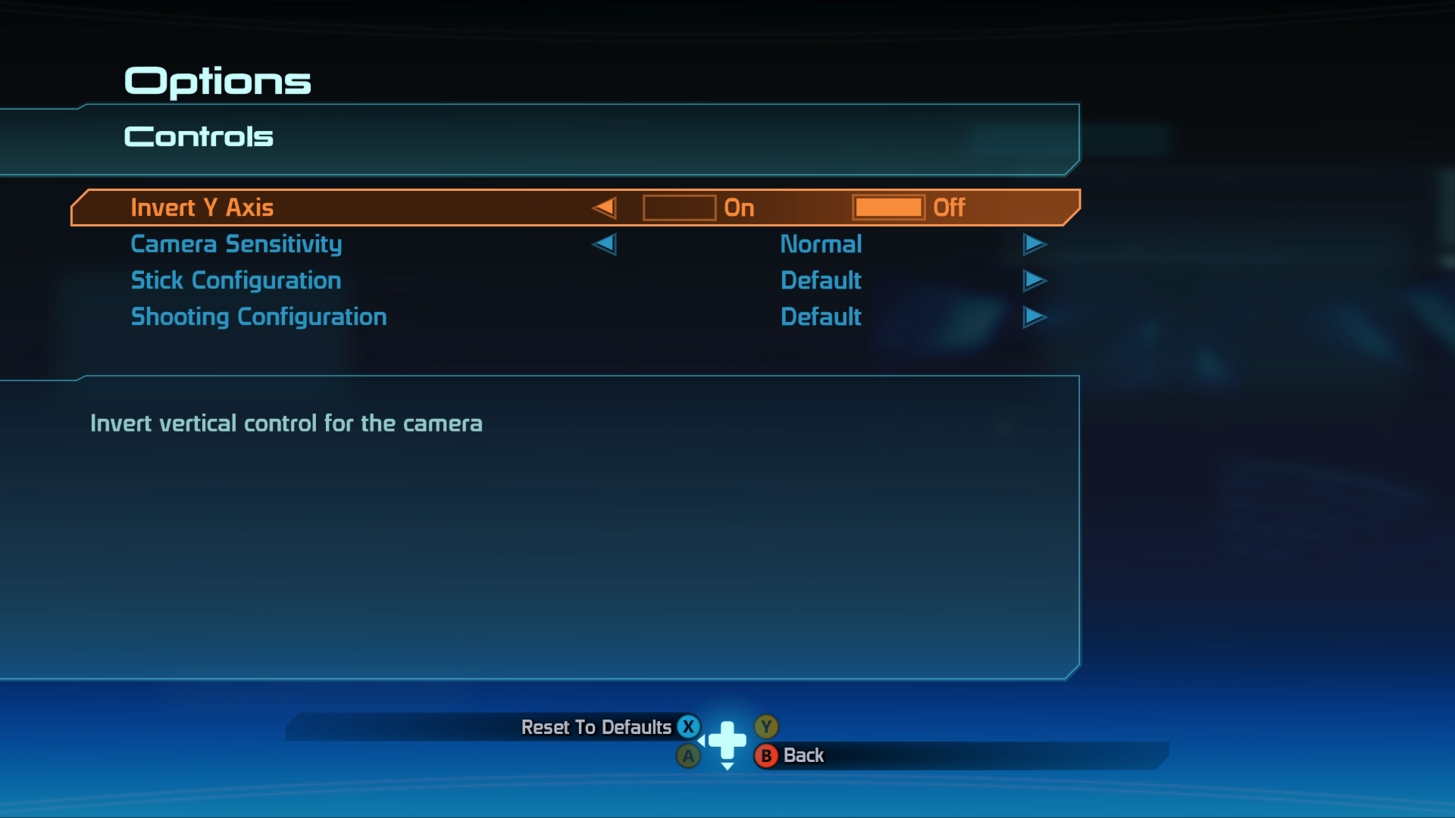This screenshot has width=1455, height=818.
Task: Click the yellow Y button icon
Action: coord(766,727)
